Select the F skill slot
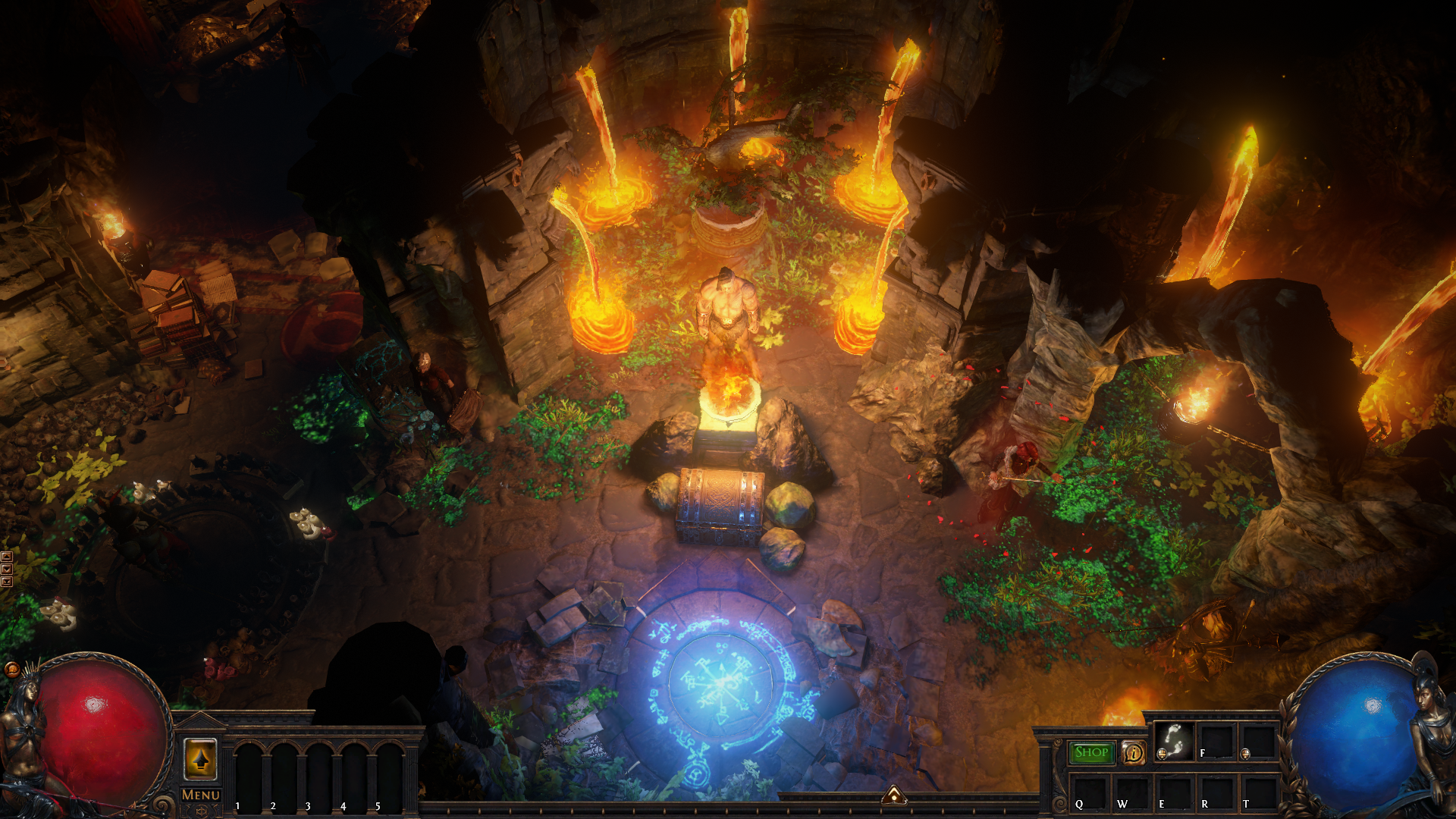This screenshot has width=1456, height=819. point(1216,740)
